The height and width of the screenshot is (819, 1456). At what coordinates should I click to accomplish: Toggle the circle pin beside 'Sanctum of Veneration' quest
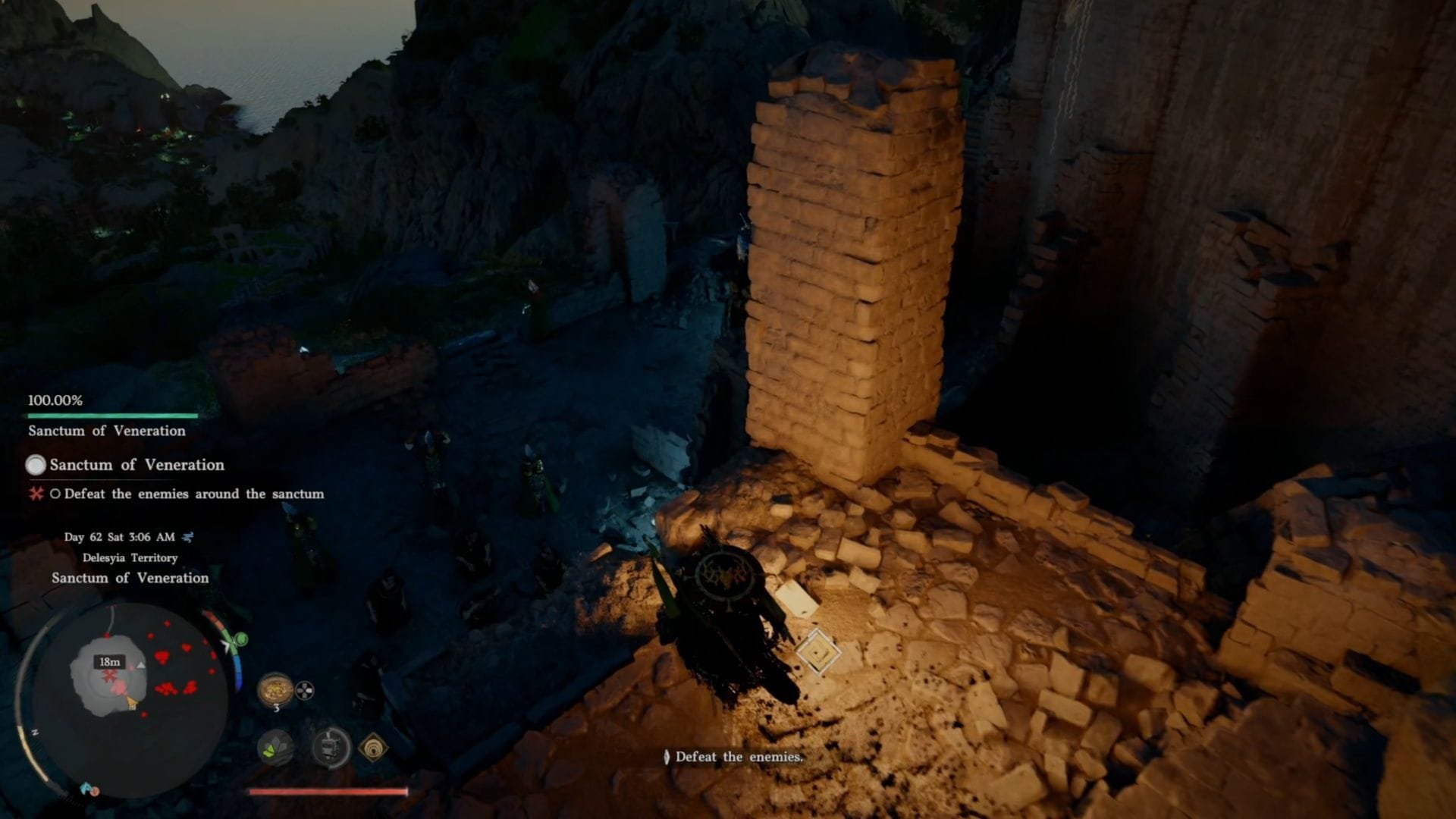(36, 465)
